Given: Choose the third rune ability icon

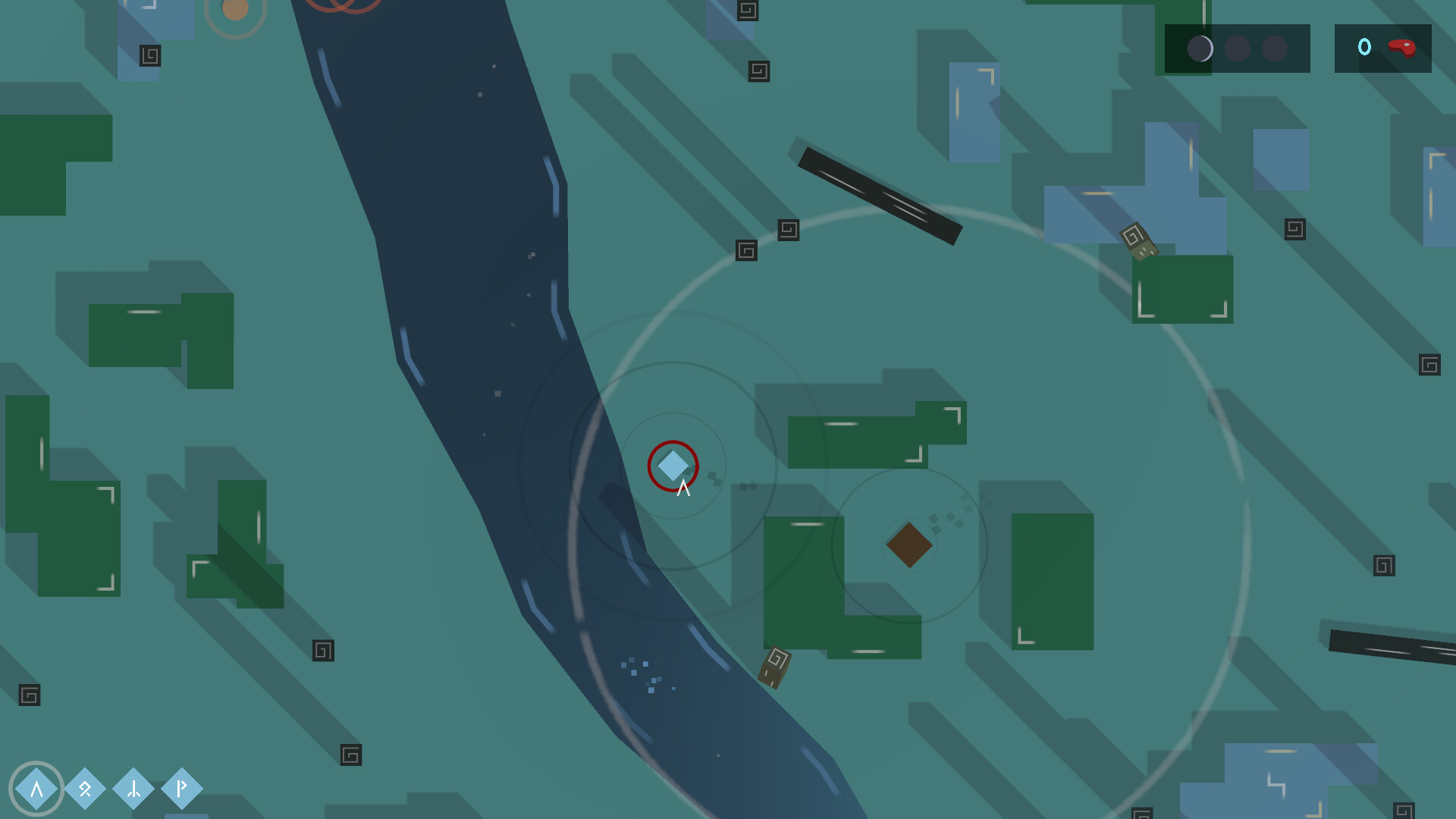Looking at the screenshot, I should 133,789.
